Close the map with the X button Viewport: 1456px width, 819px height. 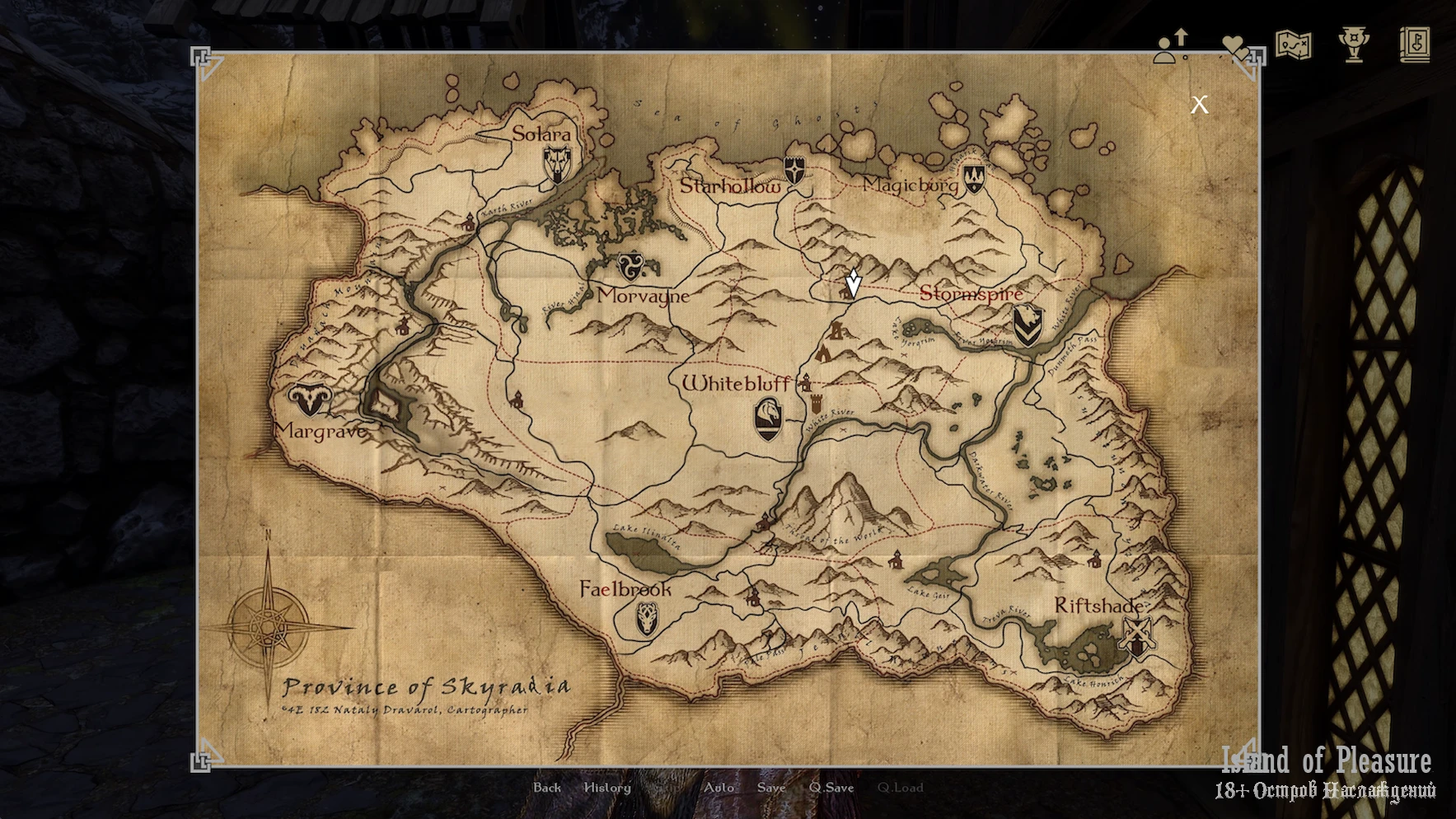point(1199,105)
